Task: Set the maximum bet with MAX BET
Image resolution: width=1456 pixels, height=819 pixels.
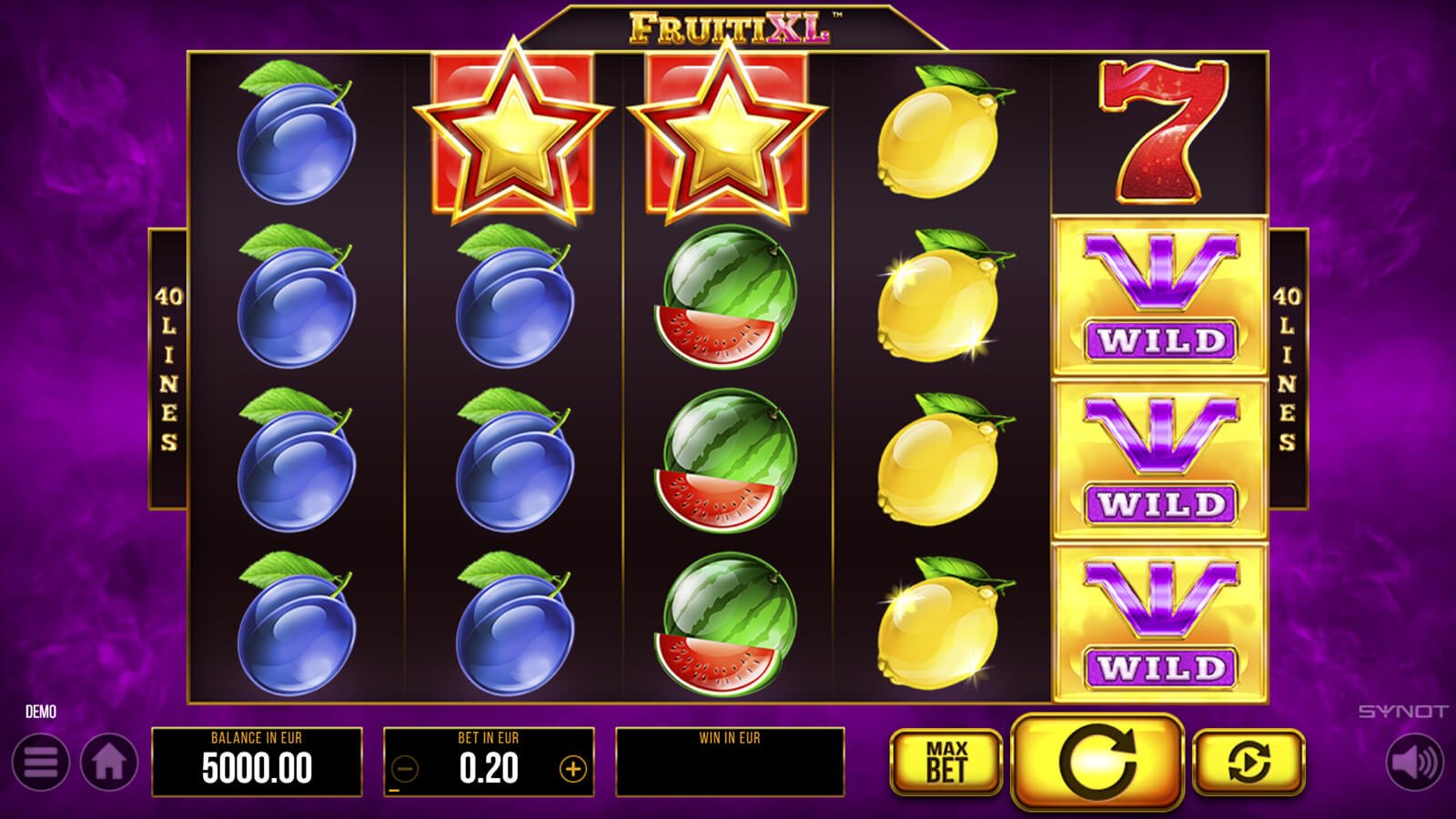Action: [x=945, y=763]
